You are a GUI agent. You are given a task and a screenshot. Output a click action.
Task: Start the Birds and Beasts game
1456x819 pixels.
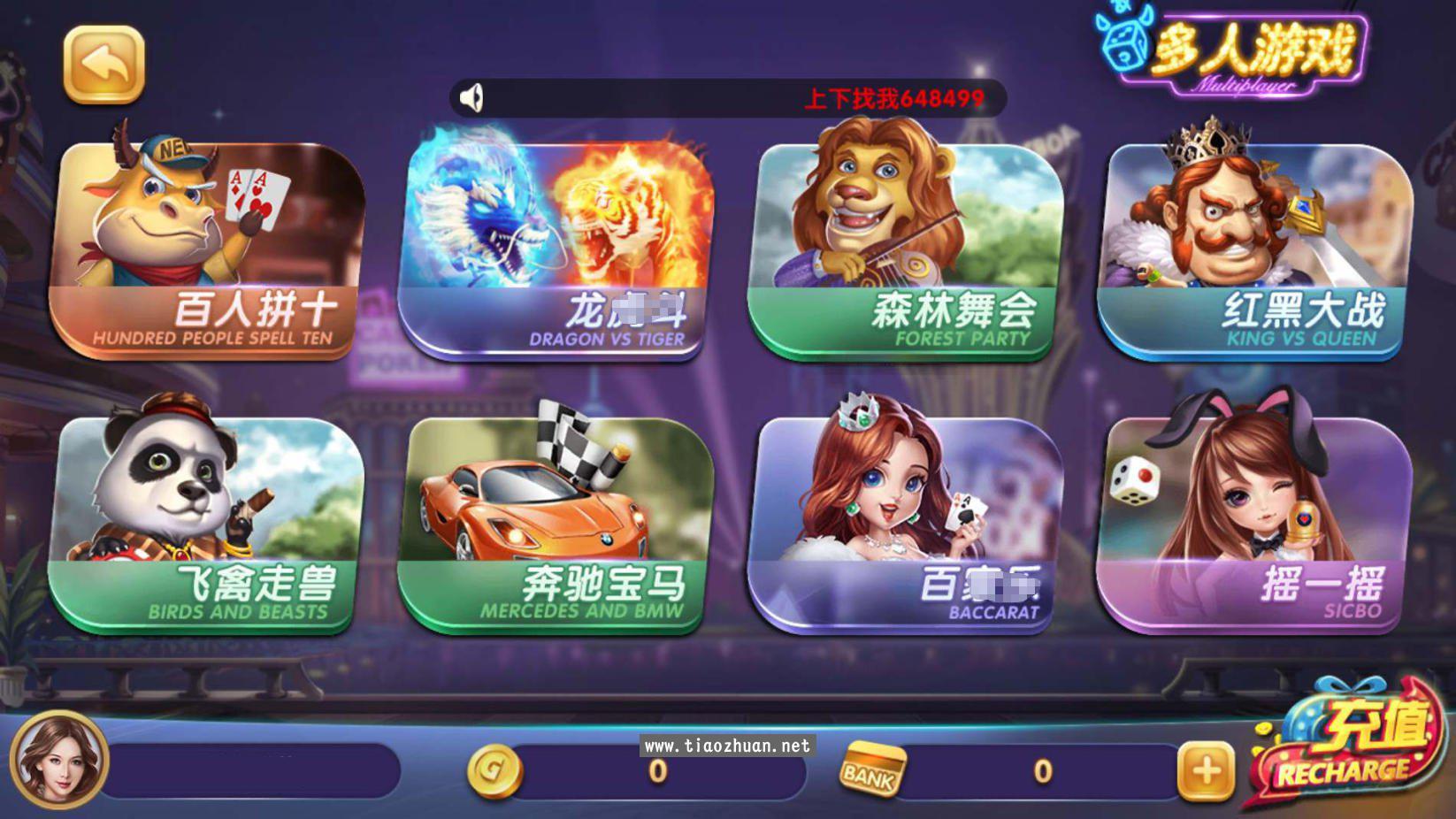pos(212,522)
